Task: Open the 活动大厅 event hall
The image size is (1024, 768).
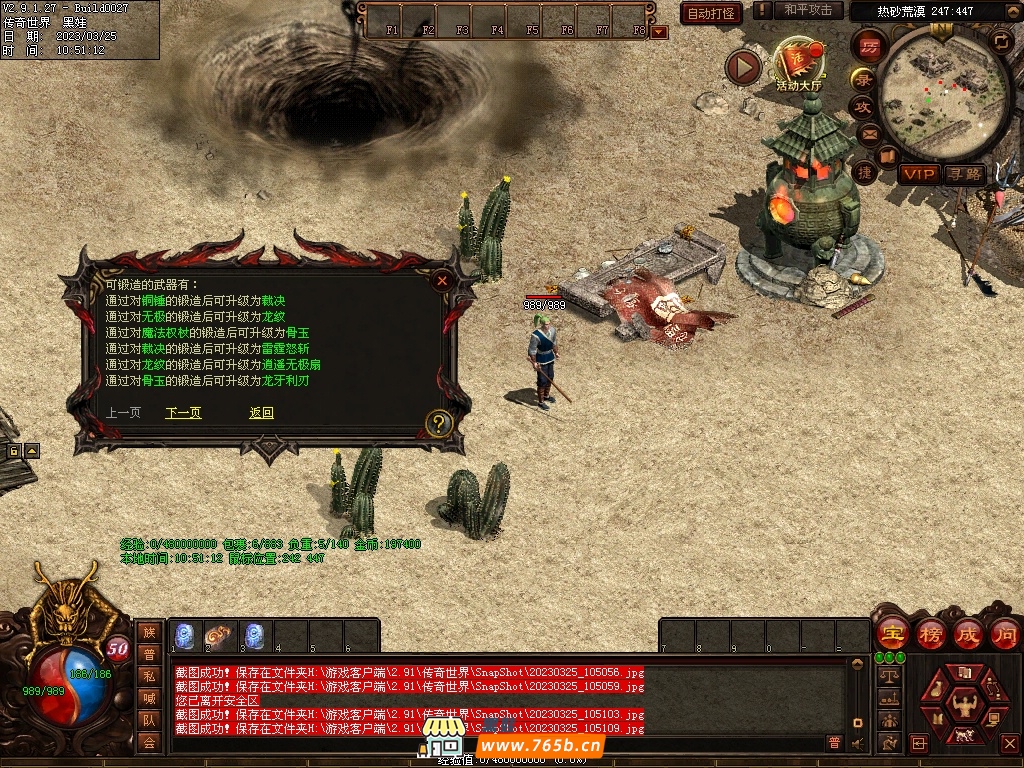Action: pyautogui.click(x=798, y=64)
